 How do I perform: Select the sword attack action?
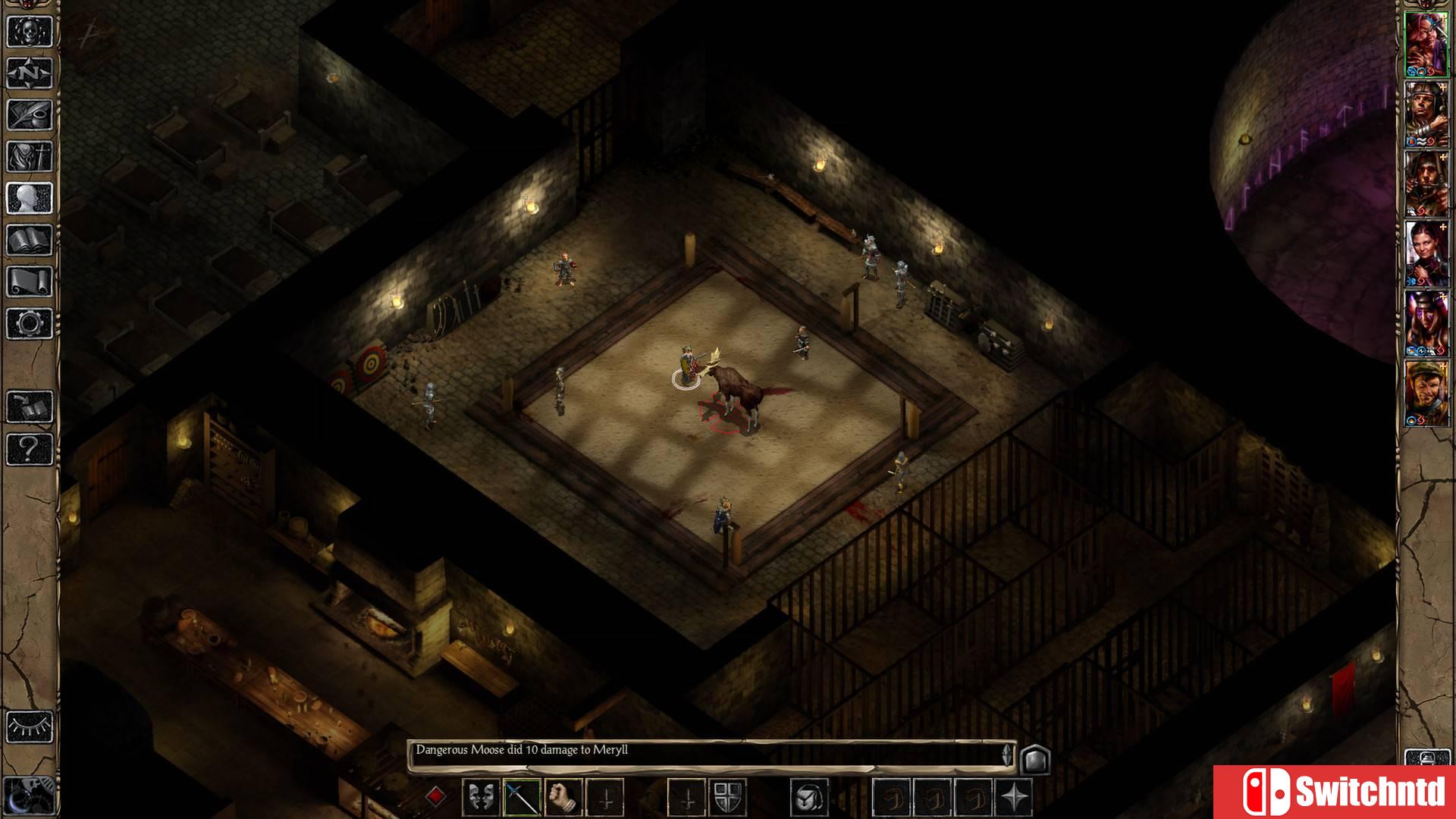(x=521, y=797)
